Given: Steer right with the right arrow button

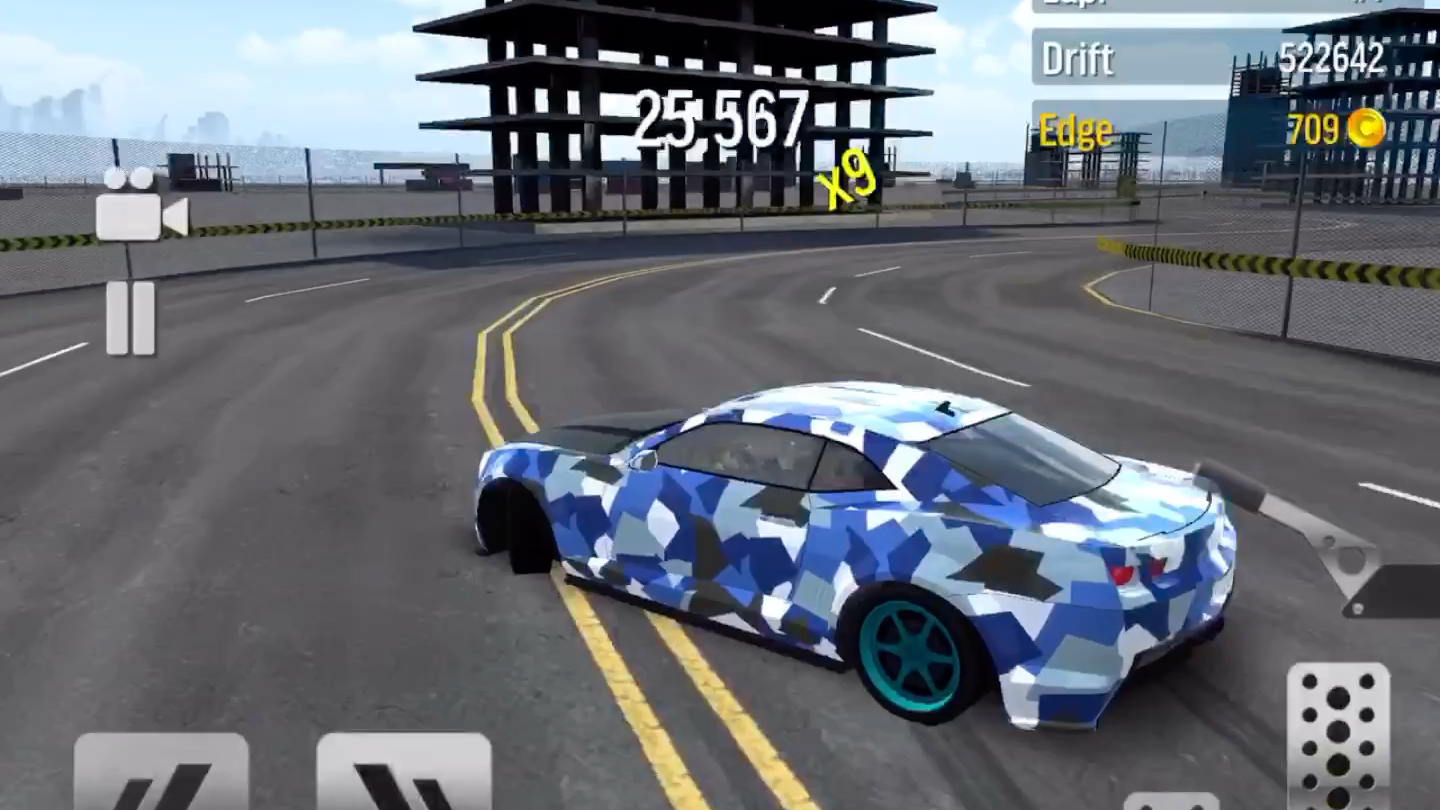Looking at the screenshot, I should coord(404,774).
